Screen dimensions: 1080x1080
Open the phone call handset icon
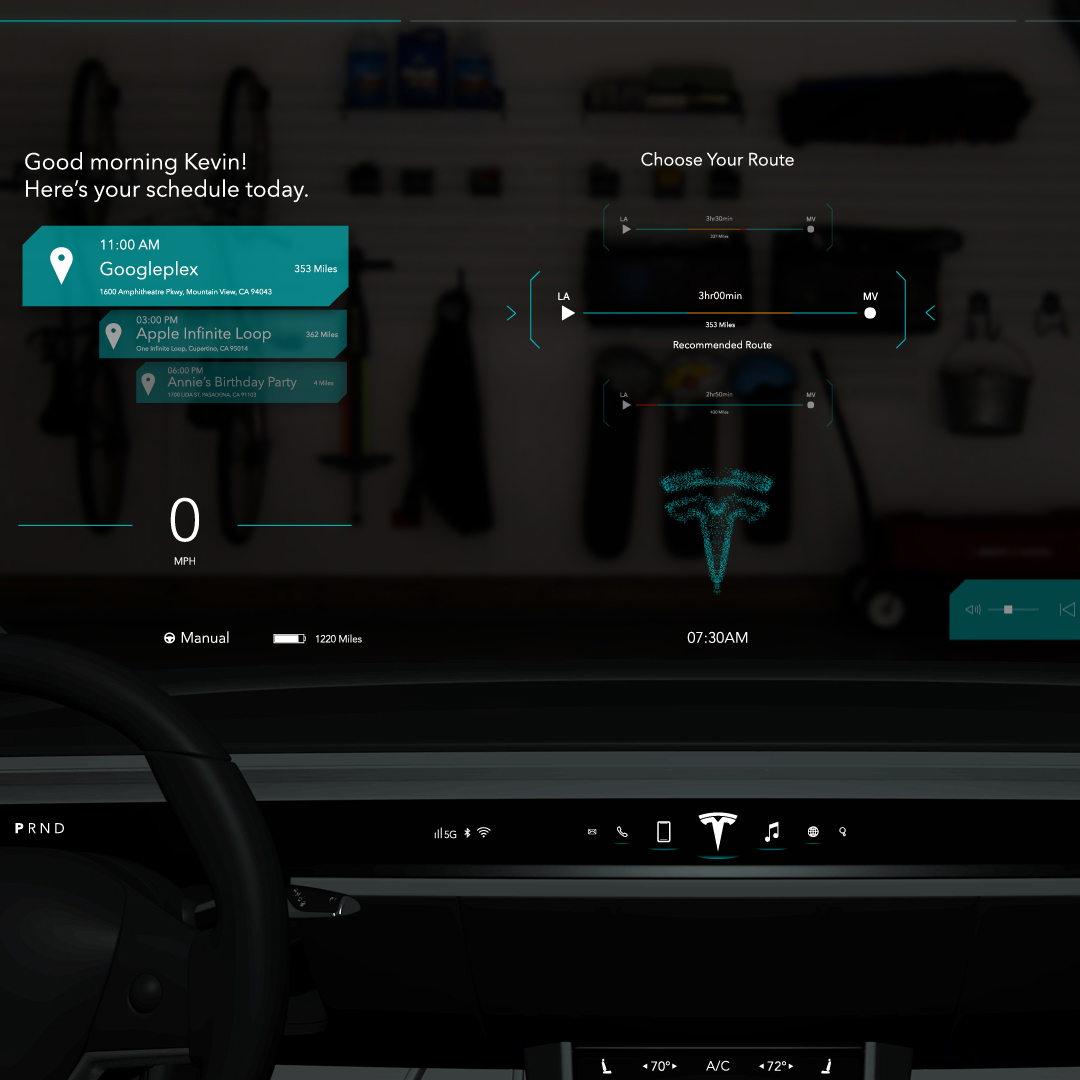(x=622, y=832)
